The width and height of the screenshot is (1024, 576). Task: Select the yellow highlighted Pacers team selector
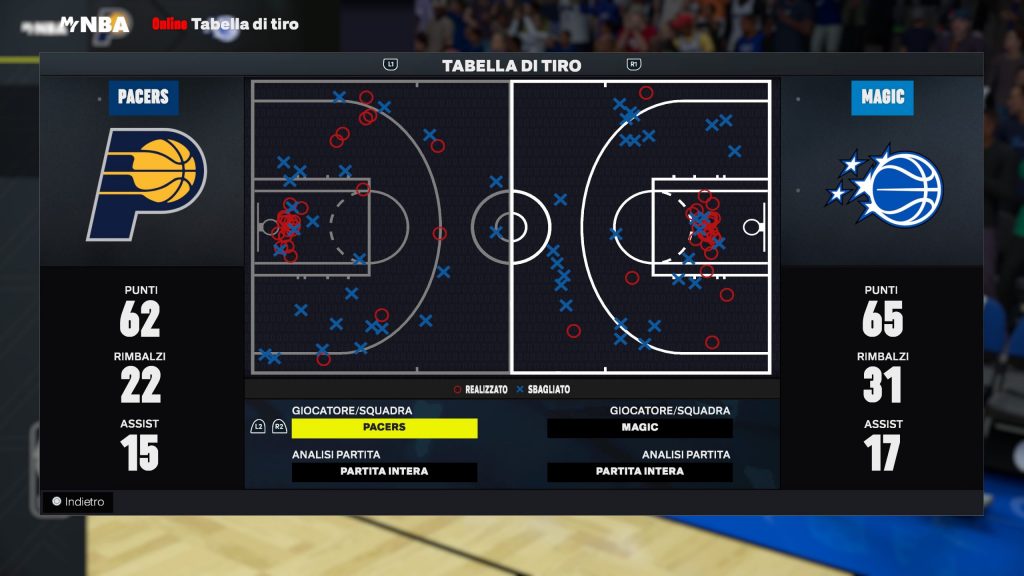(x=384, y=428)
